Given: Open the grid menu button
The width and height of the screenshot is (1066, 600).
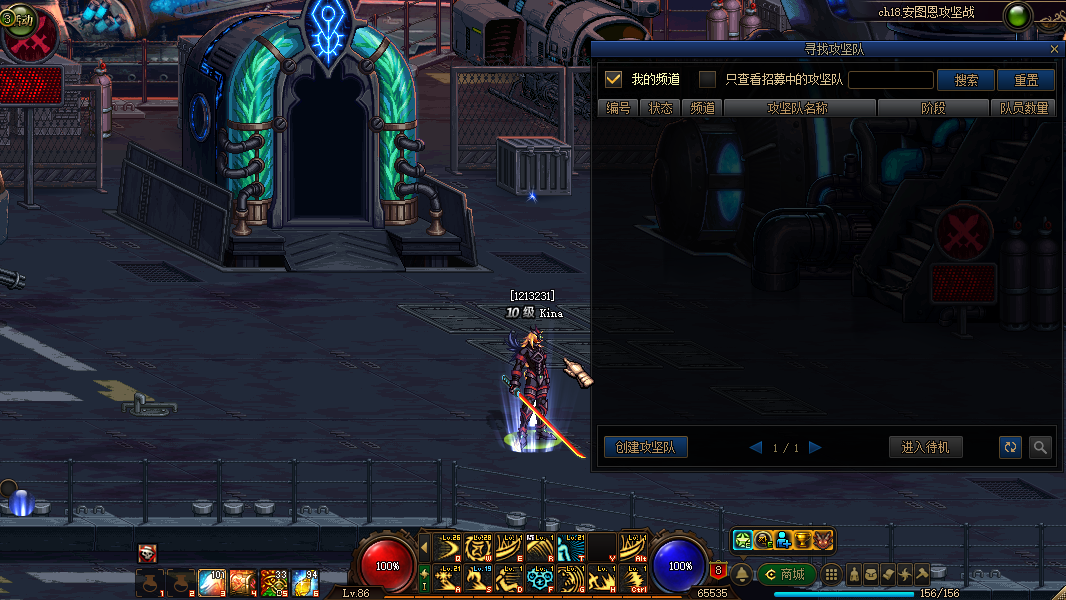Looking at the screenshot, I should click(x=831, y=574).
